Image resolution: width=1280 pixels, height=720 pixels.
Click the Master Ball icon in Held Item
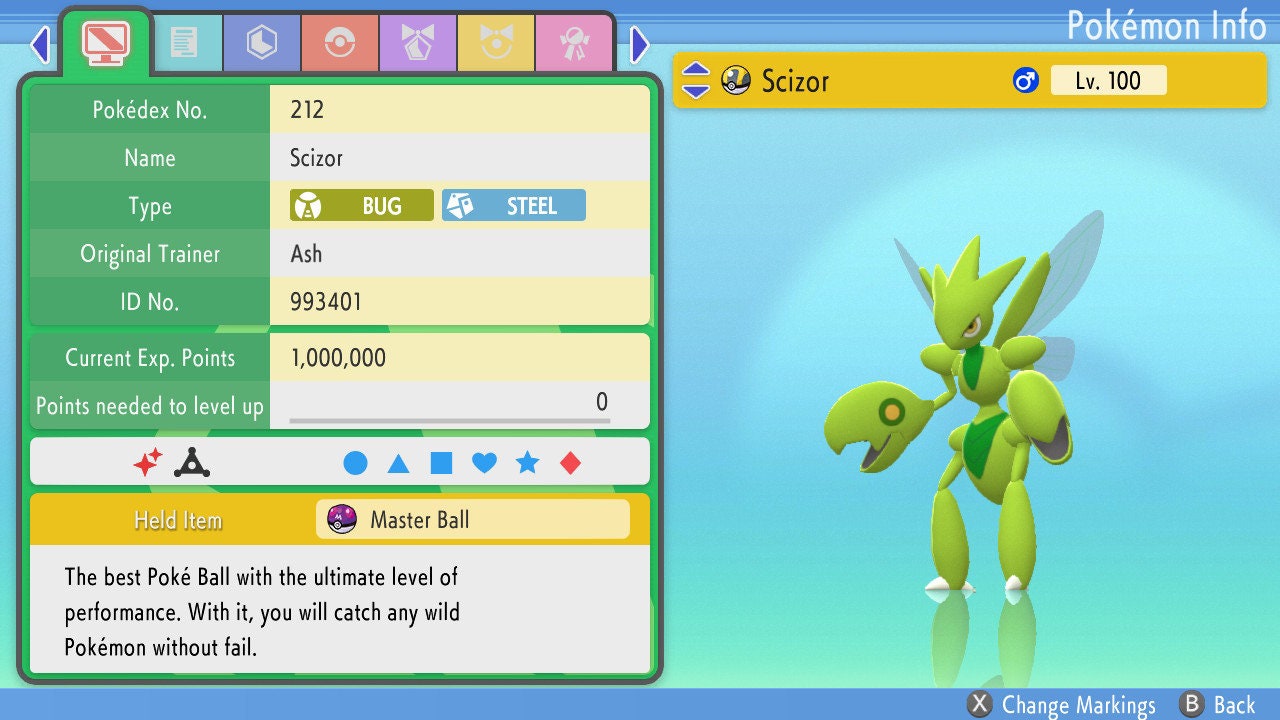coord(343,519)
